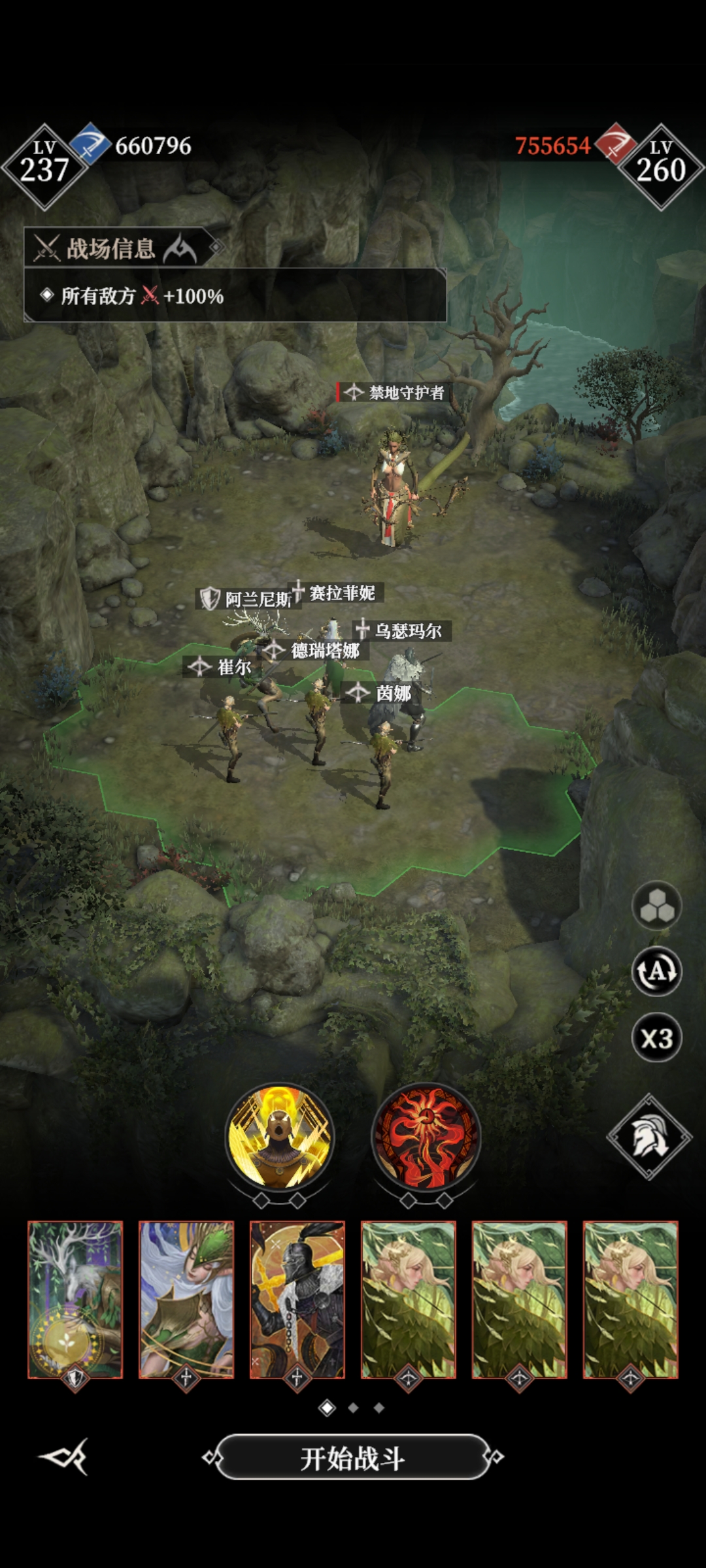This screenshot has height=1568, width=706.
Task: Go back using the arrow icon
Action: click(64, 1456)
